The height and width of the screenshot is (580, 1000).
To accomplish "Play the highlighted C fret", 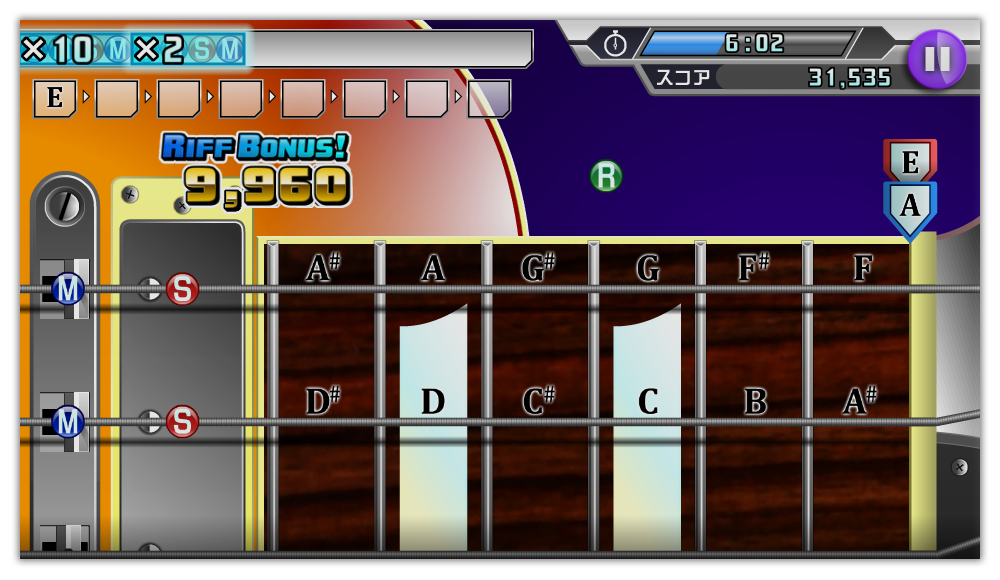I will [647, 401].
